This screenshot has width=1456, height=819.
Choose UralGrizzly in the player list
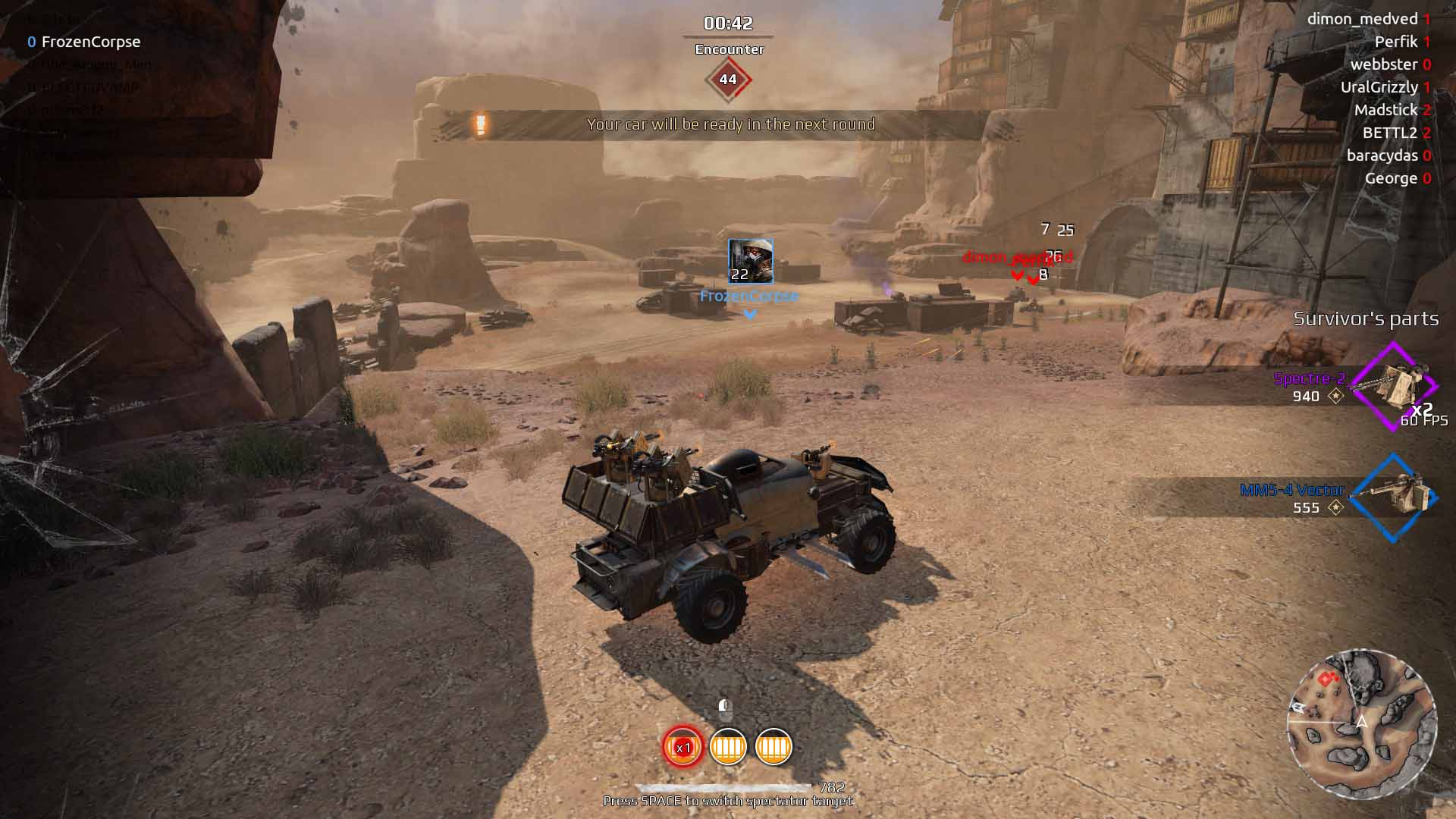click(1379, 87)
